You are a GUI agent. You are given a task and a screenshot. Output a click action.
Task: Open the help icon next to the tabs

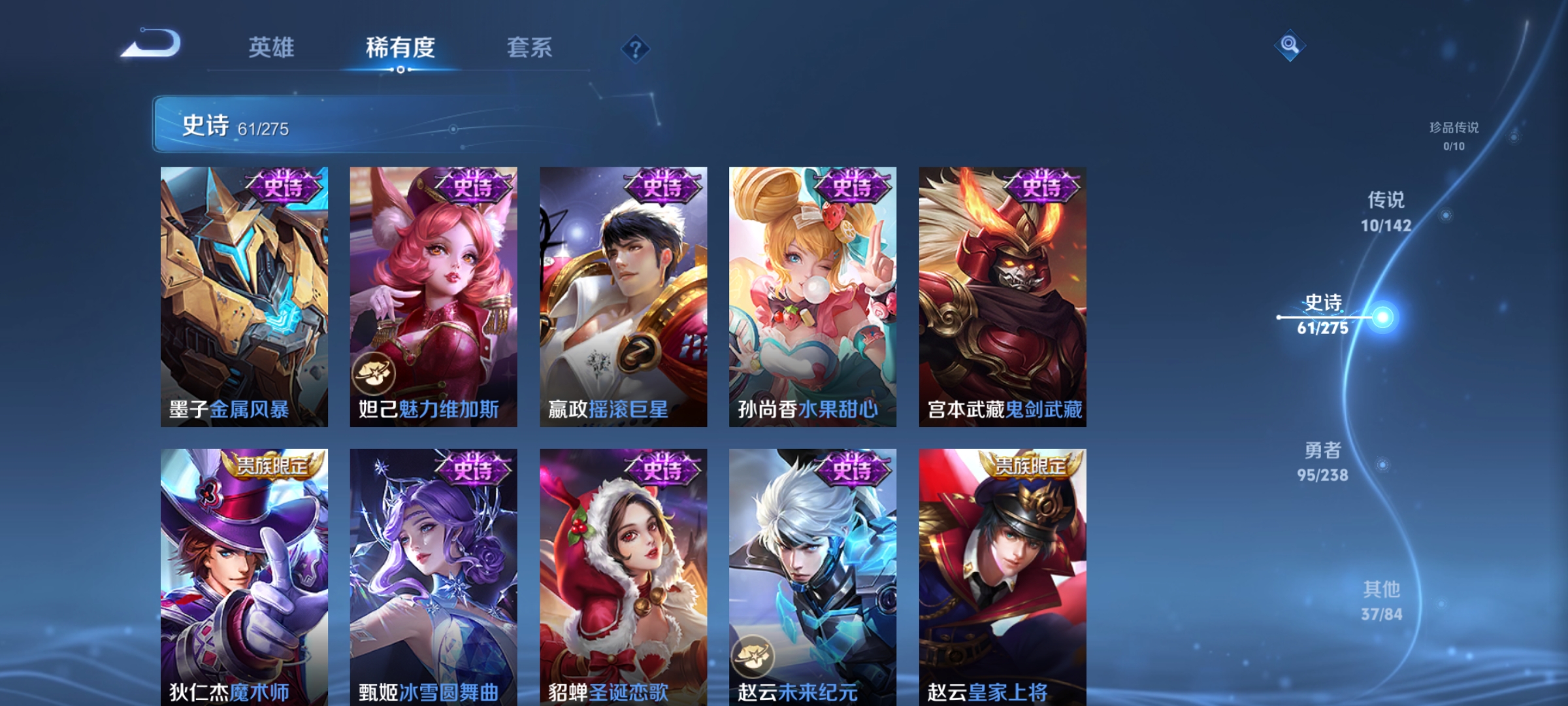(634, 48)
